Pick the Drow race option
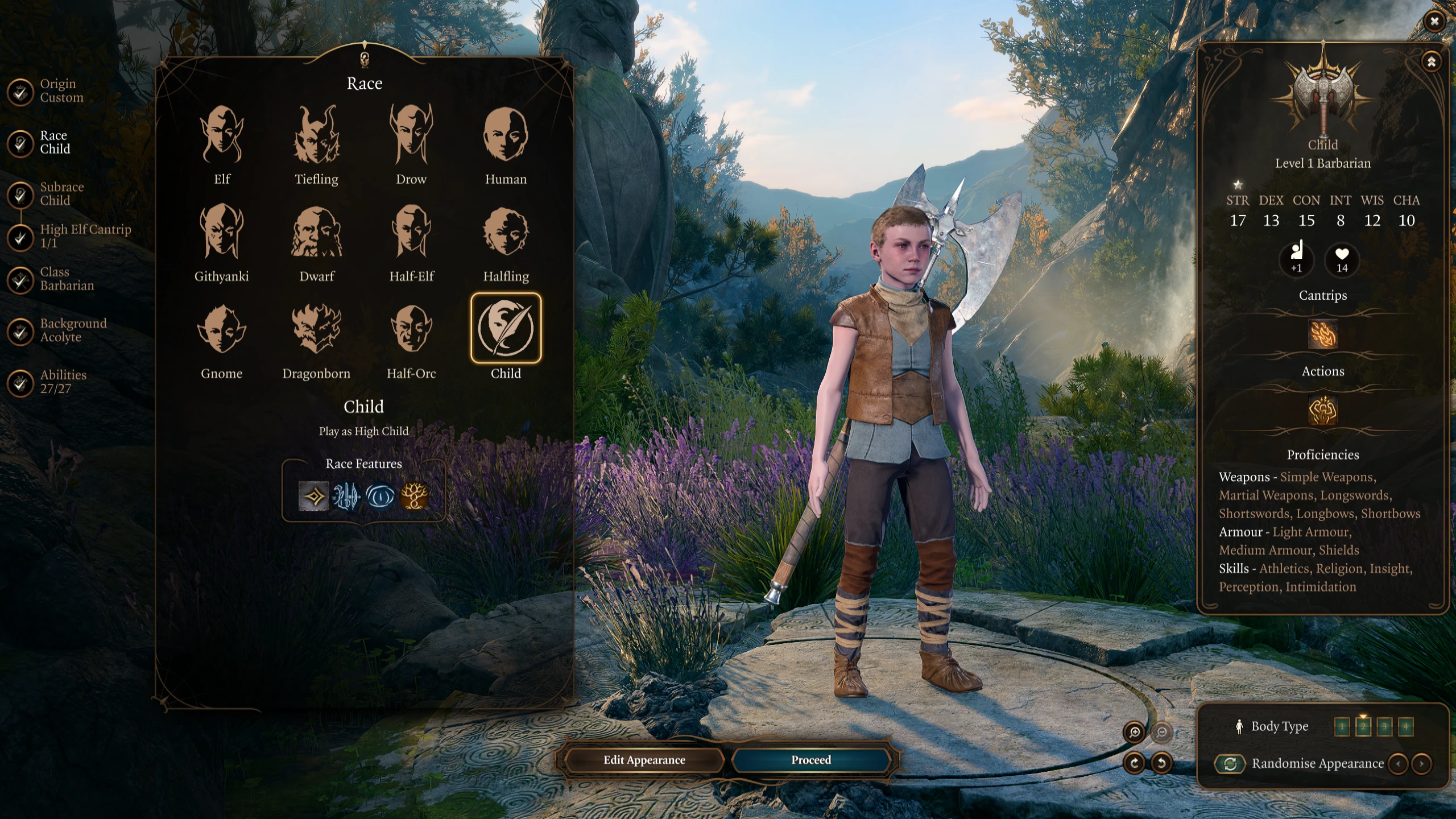Screen dimensions: 1456x819 point(411,135)
